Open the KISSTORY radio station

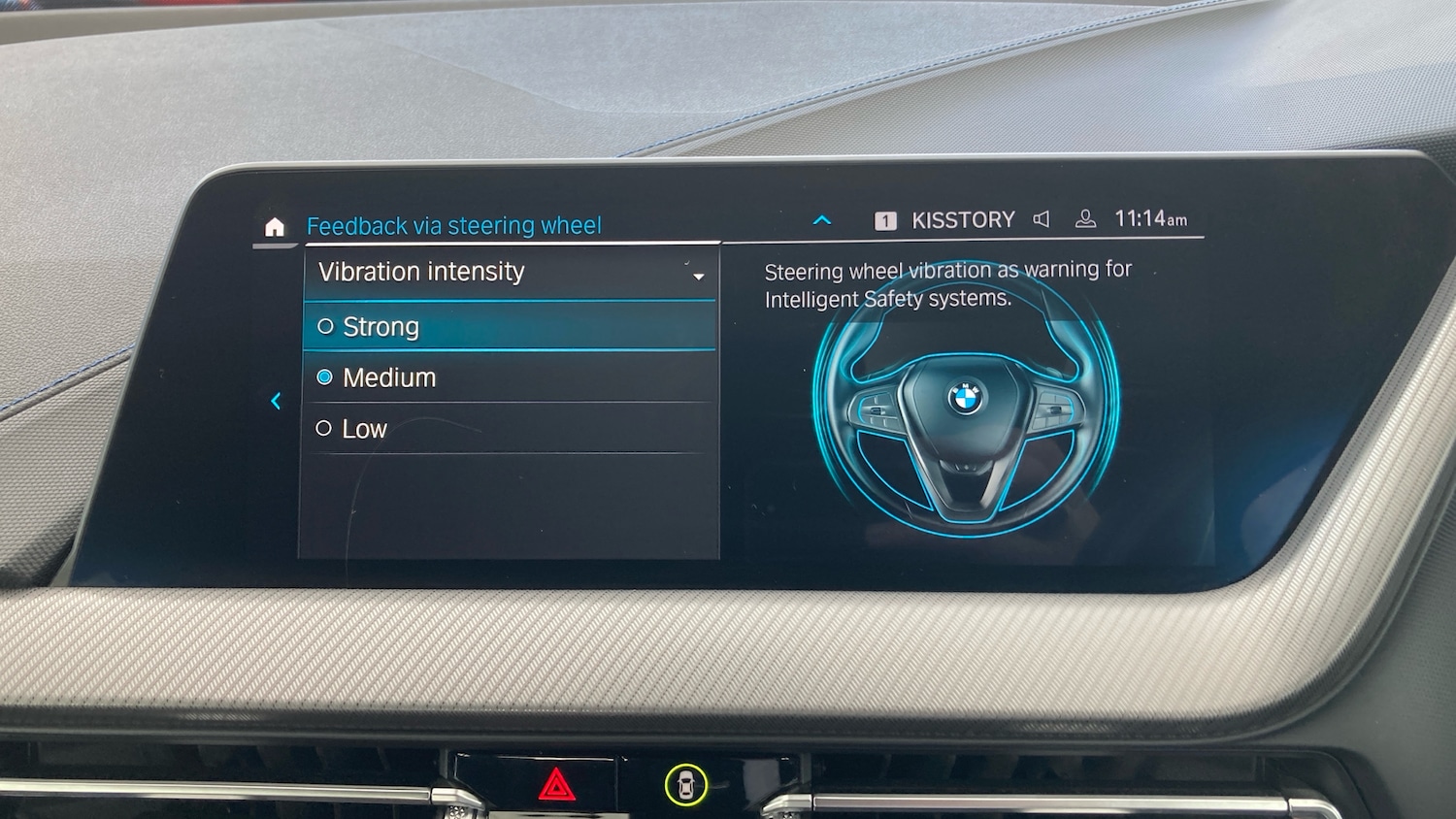(x=961, y=220)
